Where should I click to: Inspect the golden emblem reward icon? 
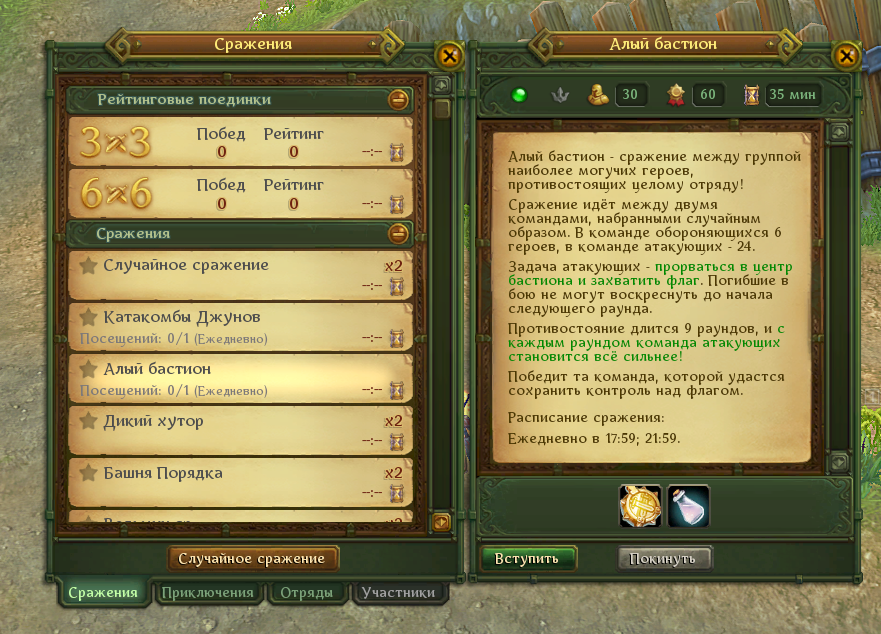point(639,505)
